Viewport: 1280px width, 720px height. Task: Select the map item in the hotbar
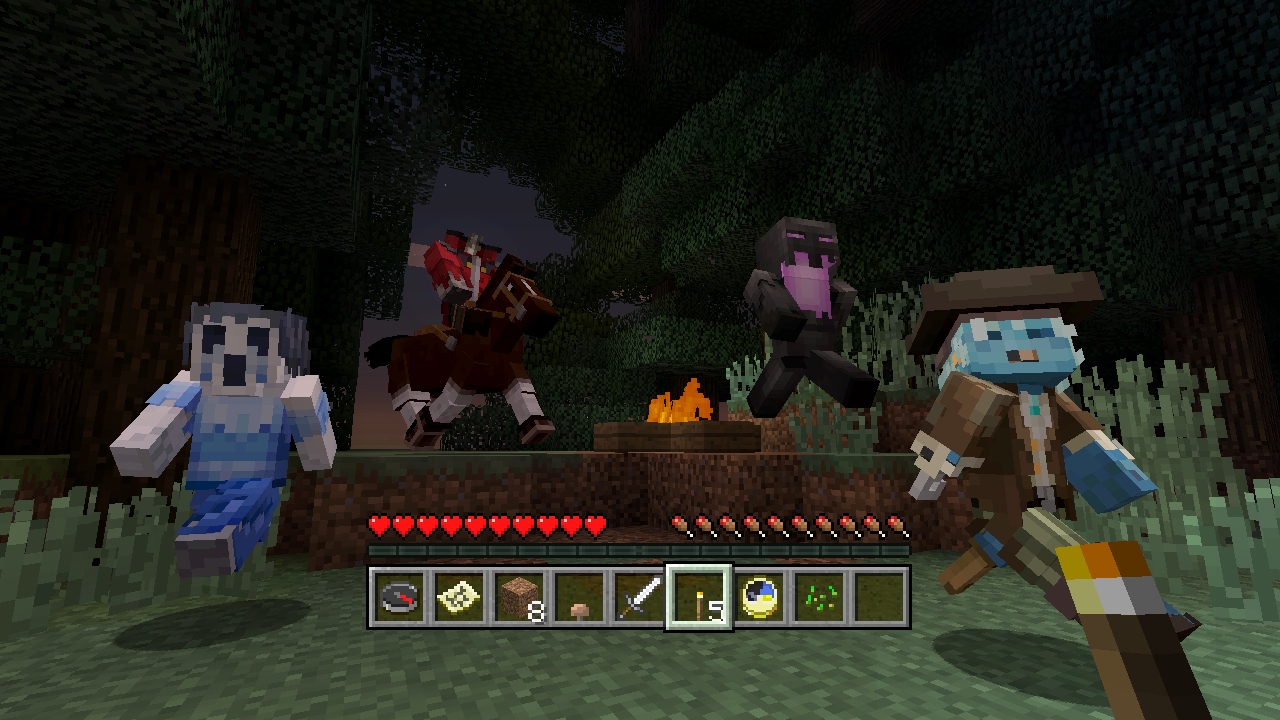point(458,598)
